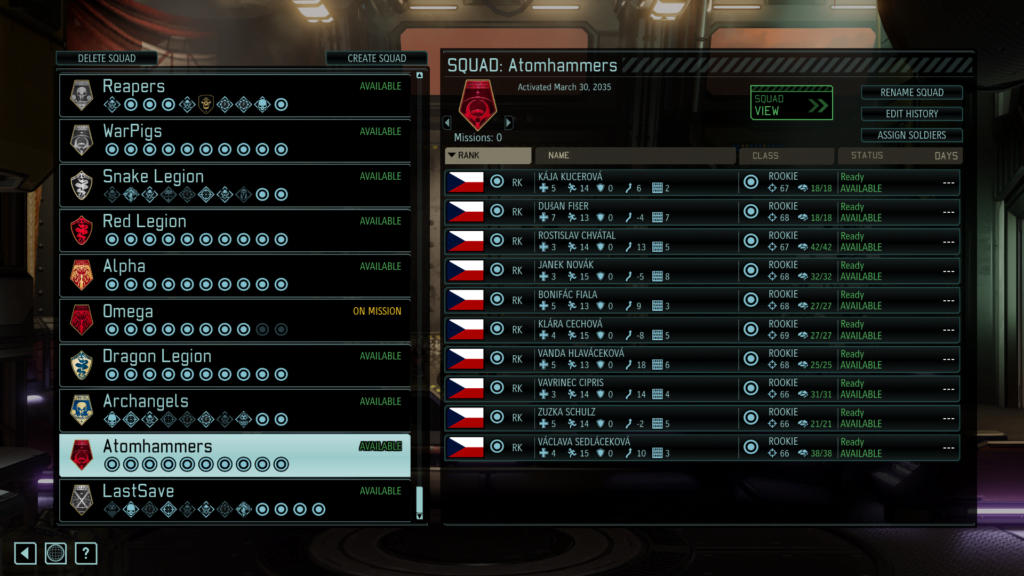Select the LastSave squad row
This screenshot has width=1024, height=576.
(x=235, y=500)
